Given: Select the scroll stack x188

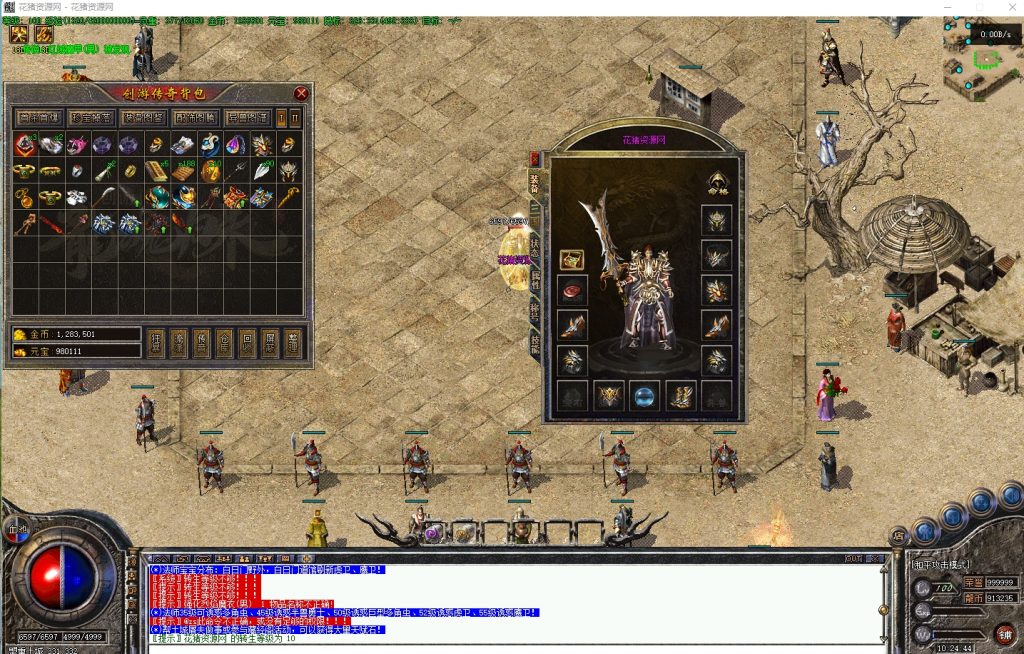Looking at the screenshot, I should coord(182,172).
